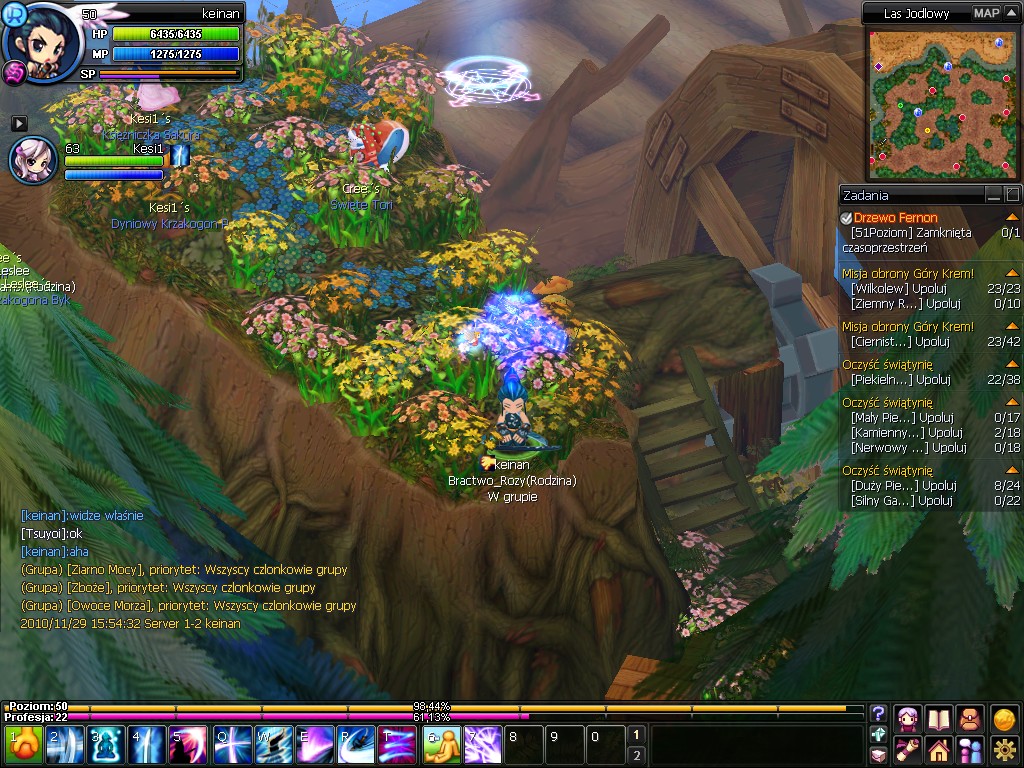The height and width of the screenshot is (768, 1024).
Task: Open the character portrait icon in the menu bar
Action: click(x=908, y=718)
